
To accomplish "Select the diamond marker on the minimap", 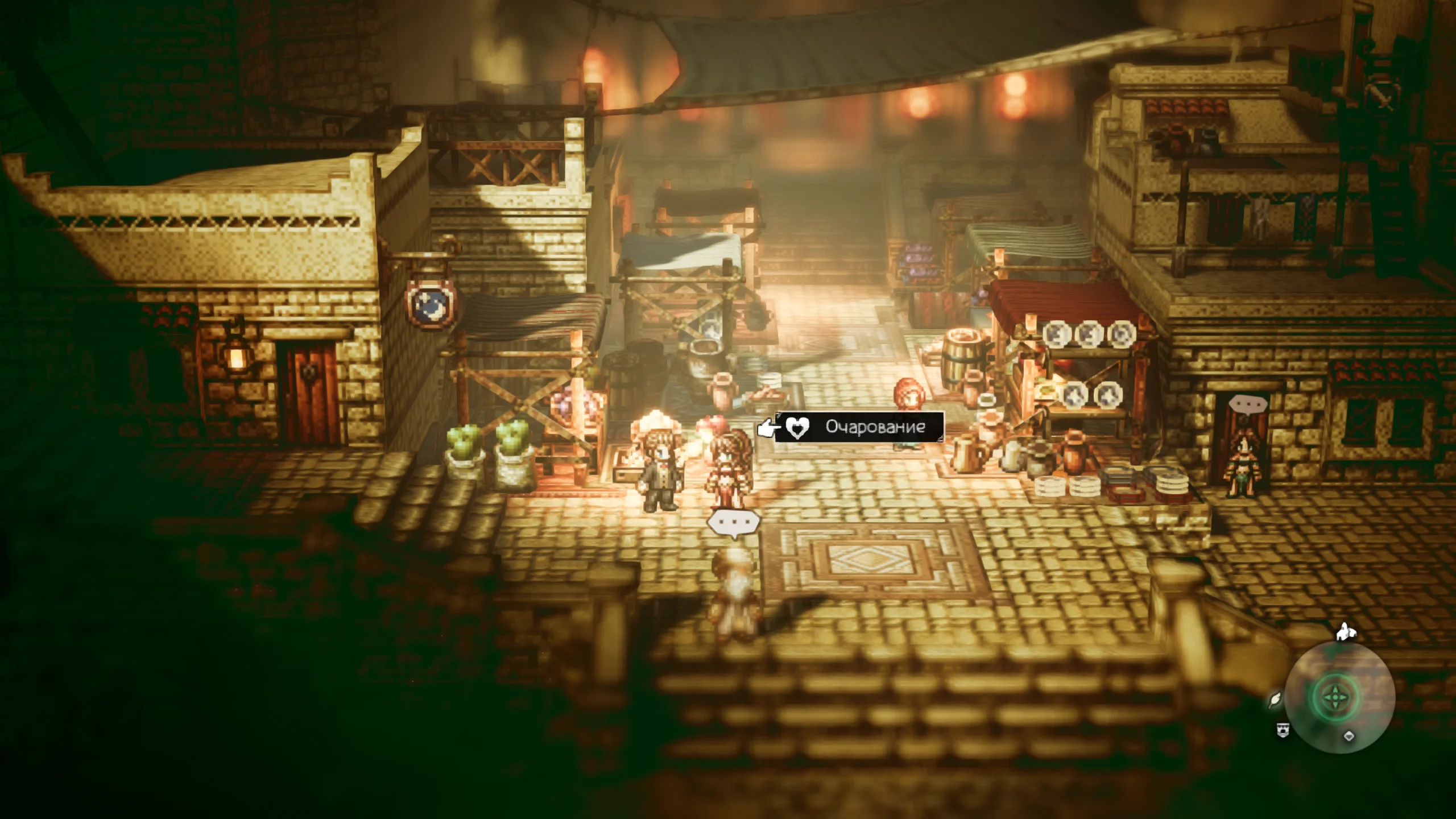I will [1349, 736].
